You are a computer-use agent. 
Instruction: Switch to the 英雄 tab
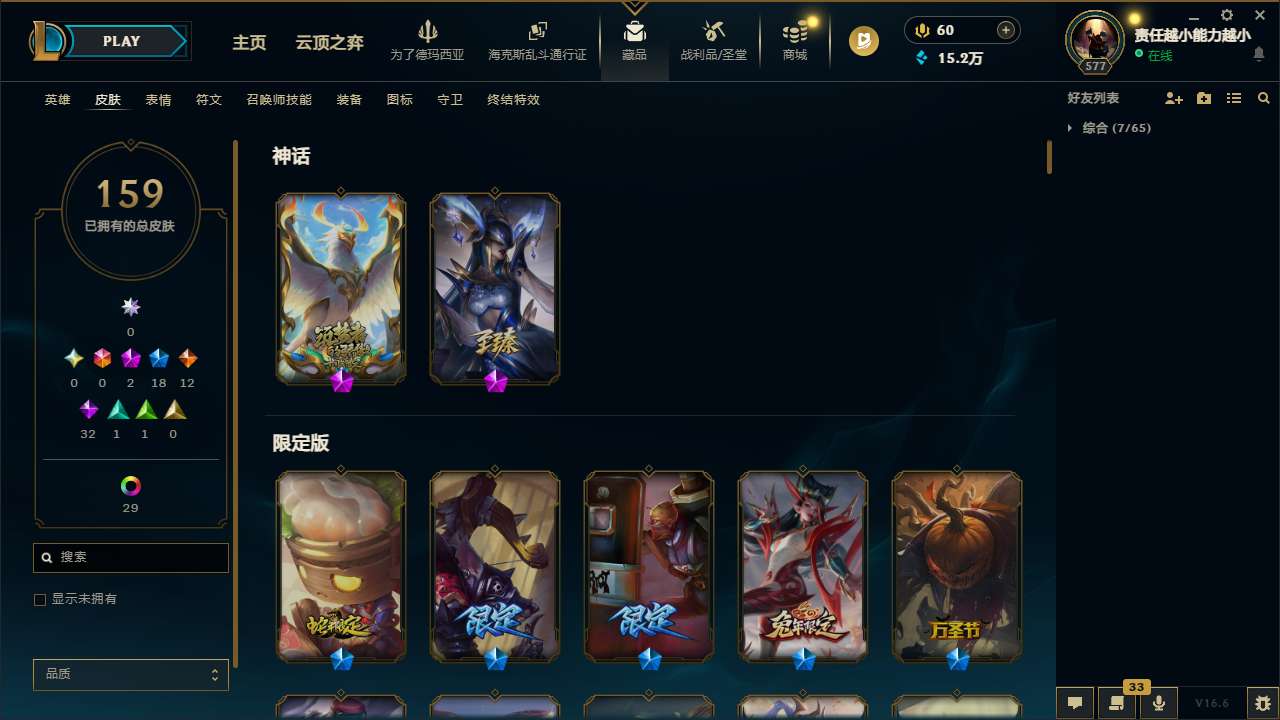[57, 100]
